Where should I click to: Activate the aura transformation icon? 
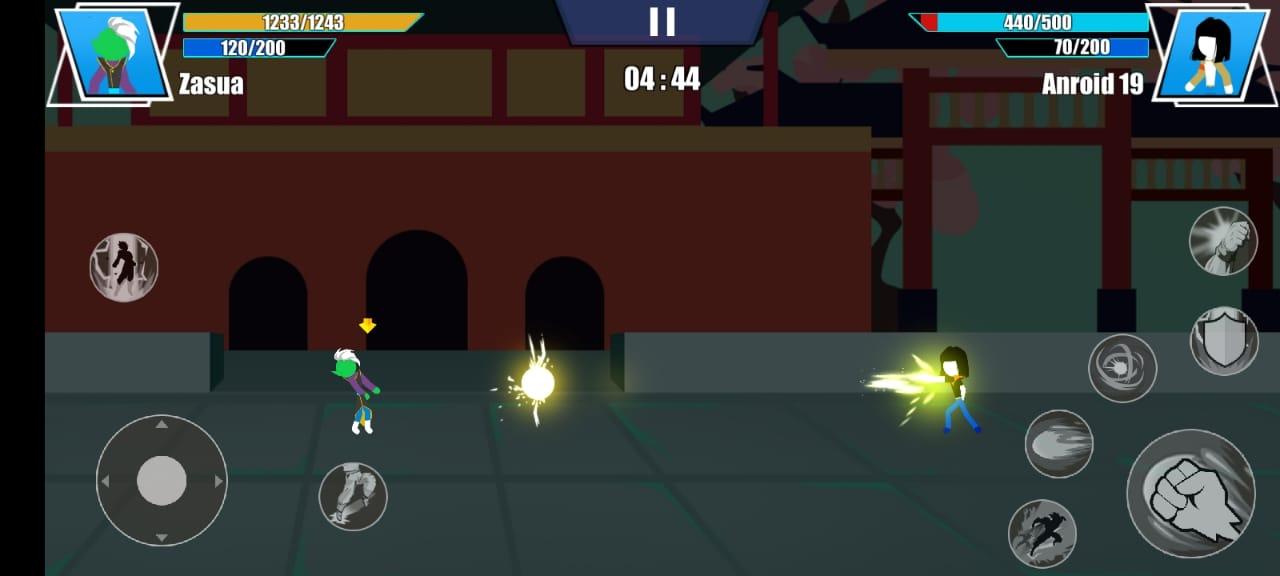tap(124, 267)
